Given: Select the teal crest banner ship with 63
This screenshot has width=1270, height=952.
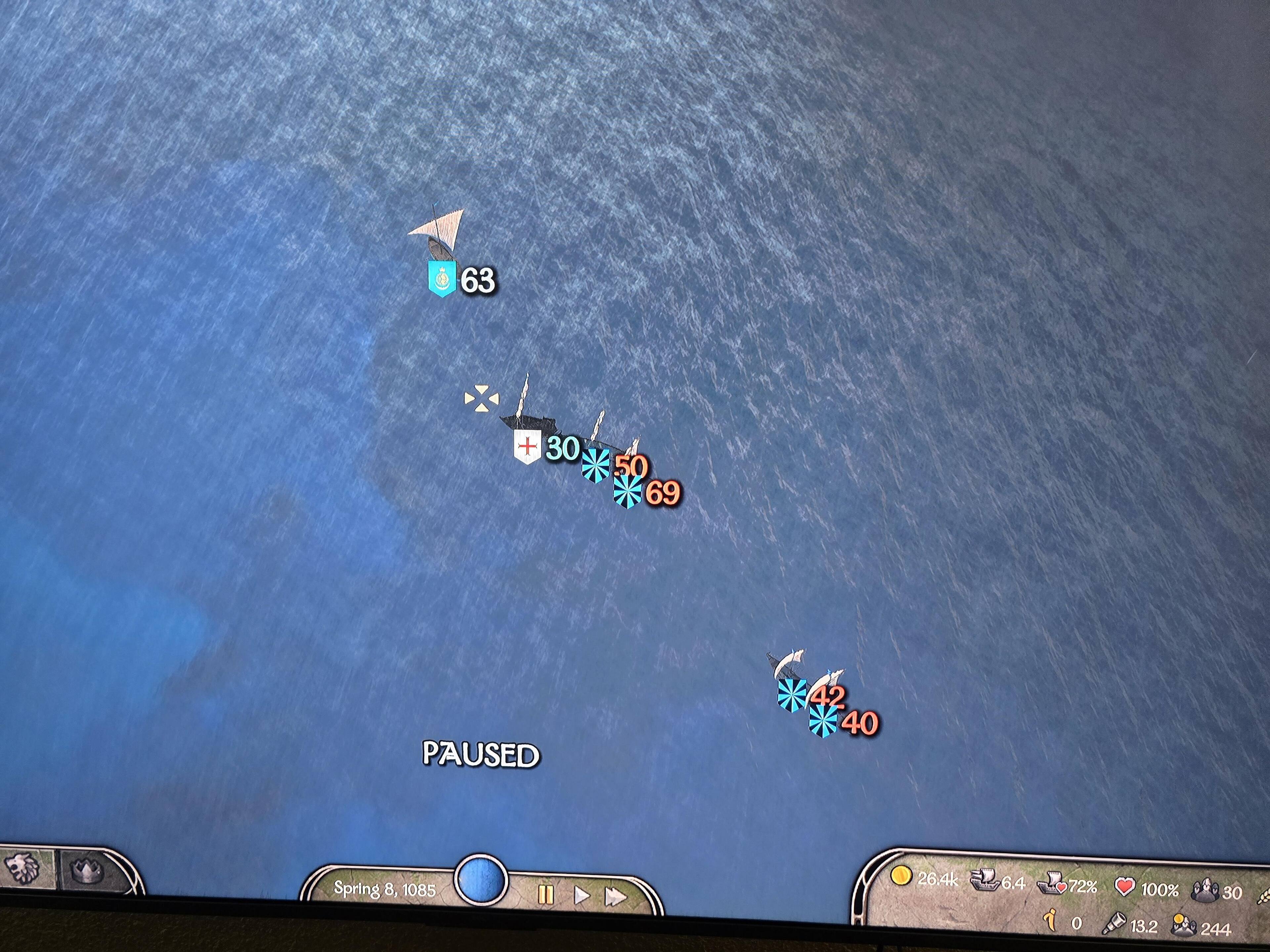Looking at the screenshot, I should tap(442, 278).
